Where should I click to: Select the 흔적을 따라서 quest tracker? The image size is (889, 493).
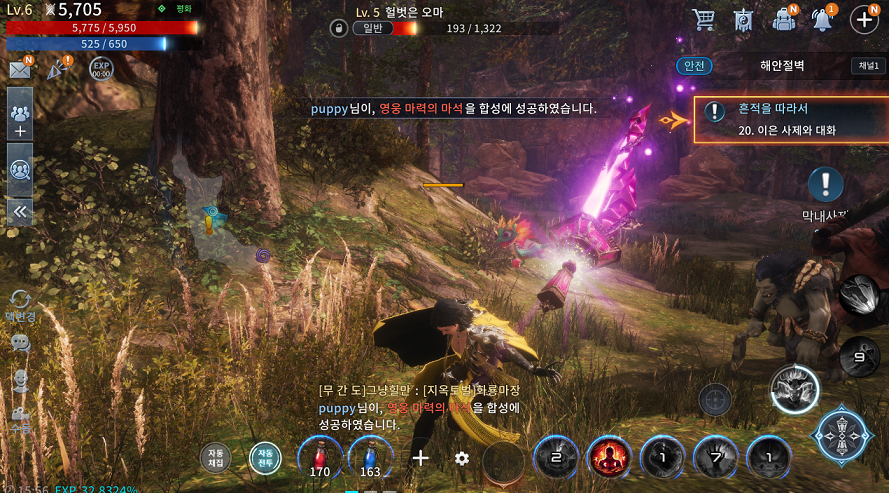pyautogui.click(x=790, y=119)
